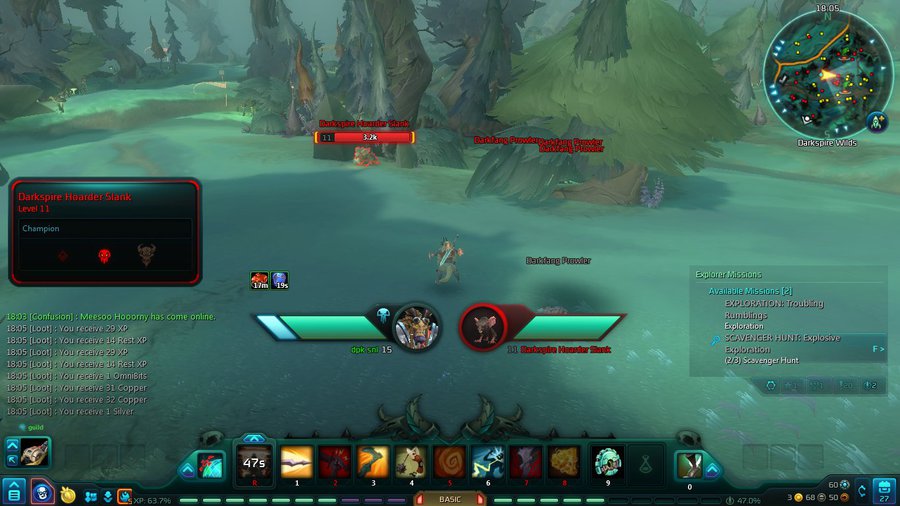Open the inventory bag showing 27
The image size is (900, 506).
(884, 491)
